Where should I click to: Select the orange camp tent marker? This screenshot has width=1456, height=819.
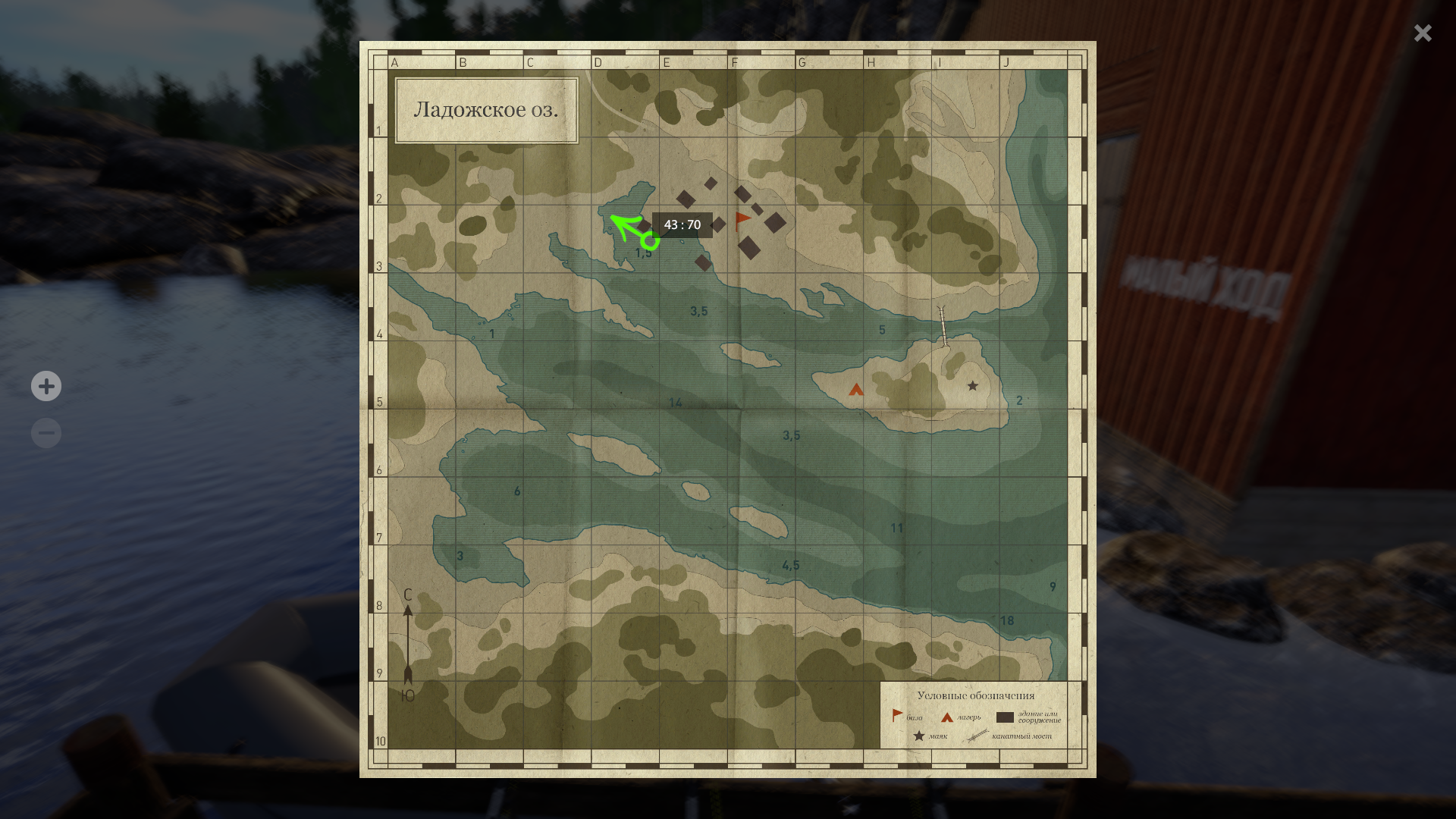coord(856,390)
